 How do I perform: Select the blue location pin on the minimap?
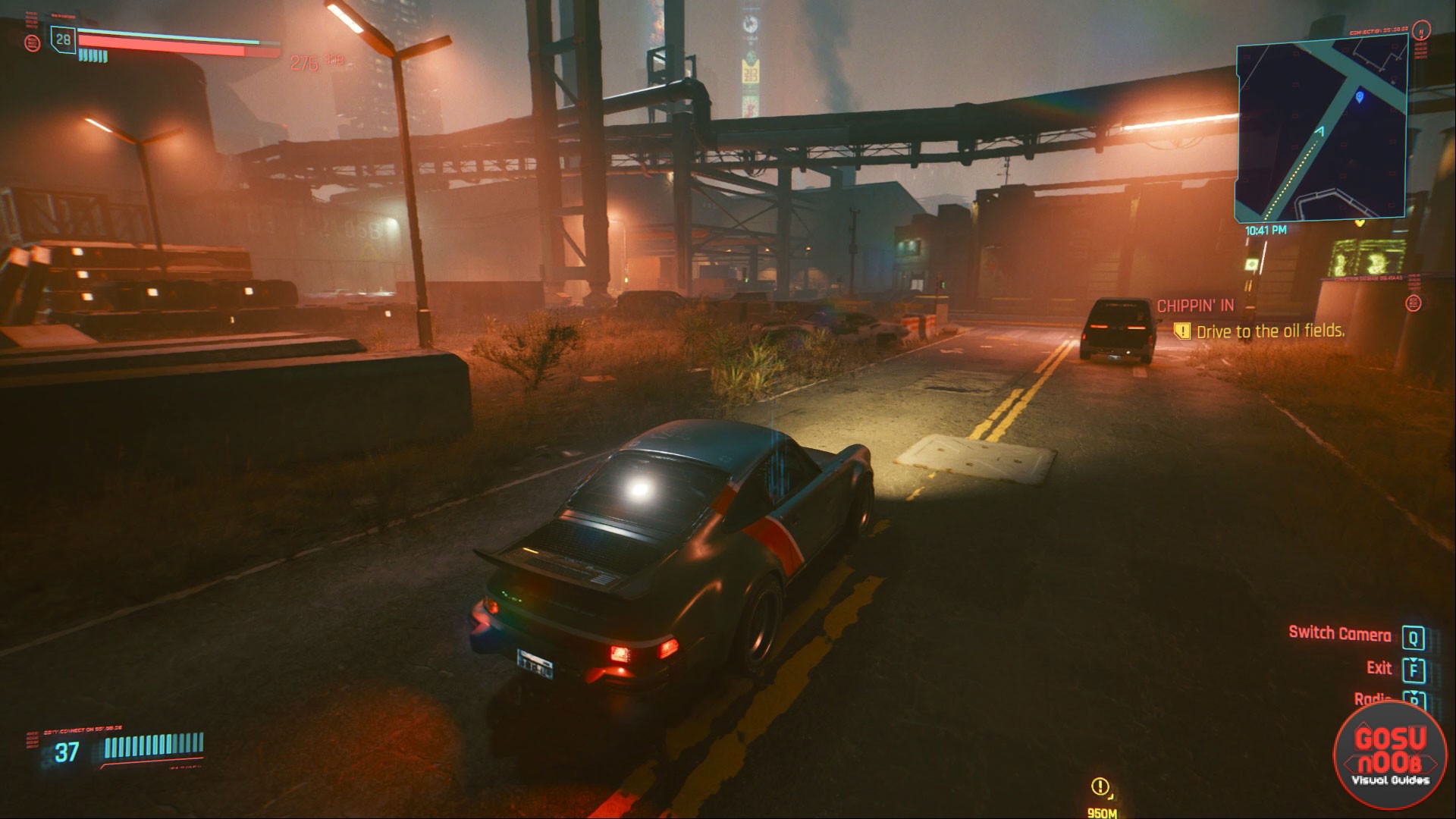(x=1359, y=97)
